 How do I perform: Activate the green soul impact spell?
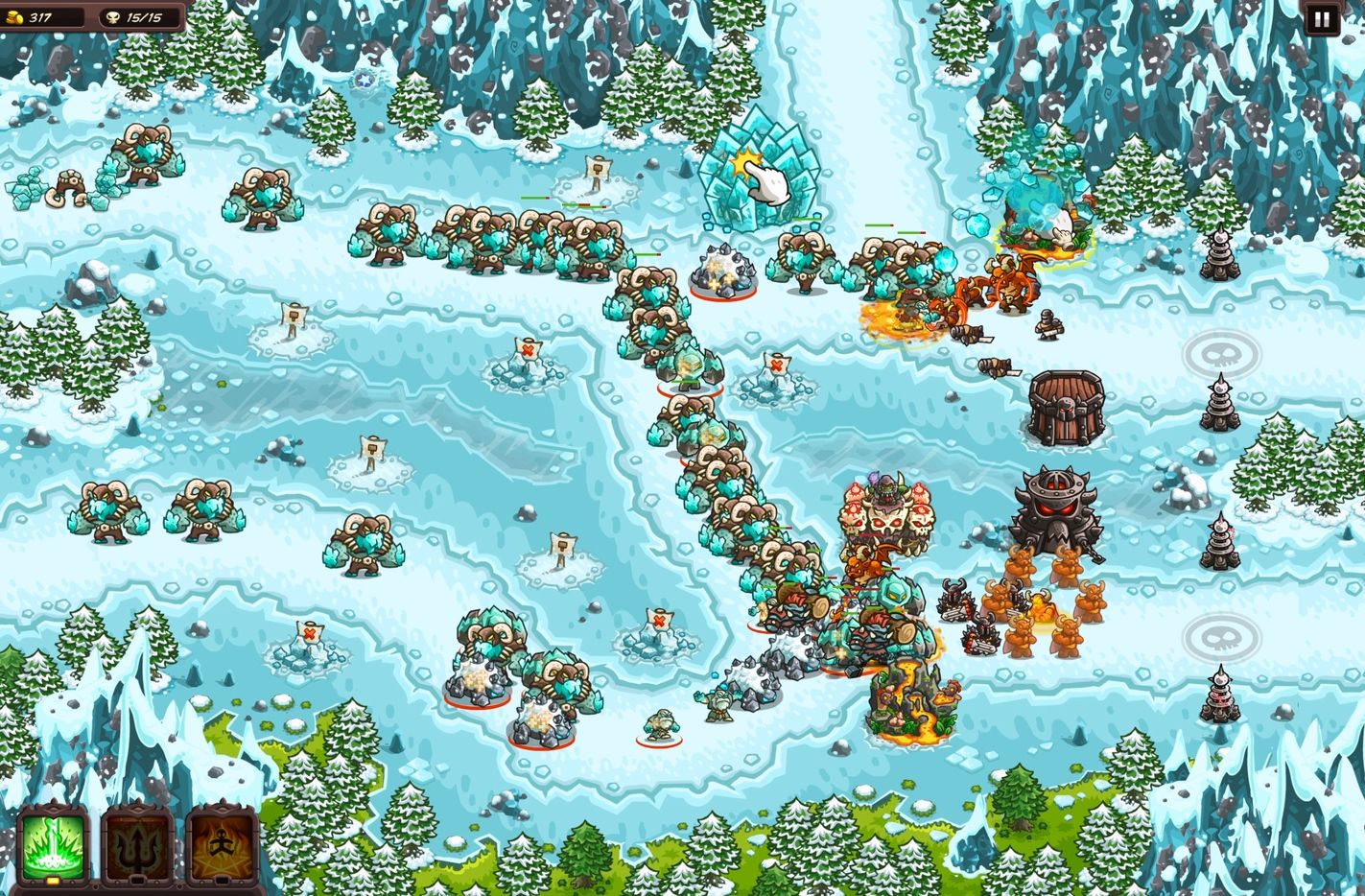coord(54,845)
